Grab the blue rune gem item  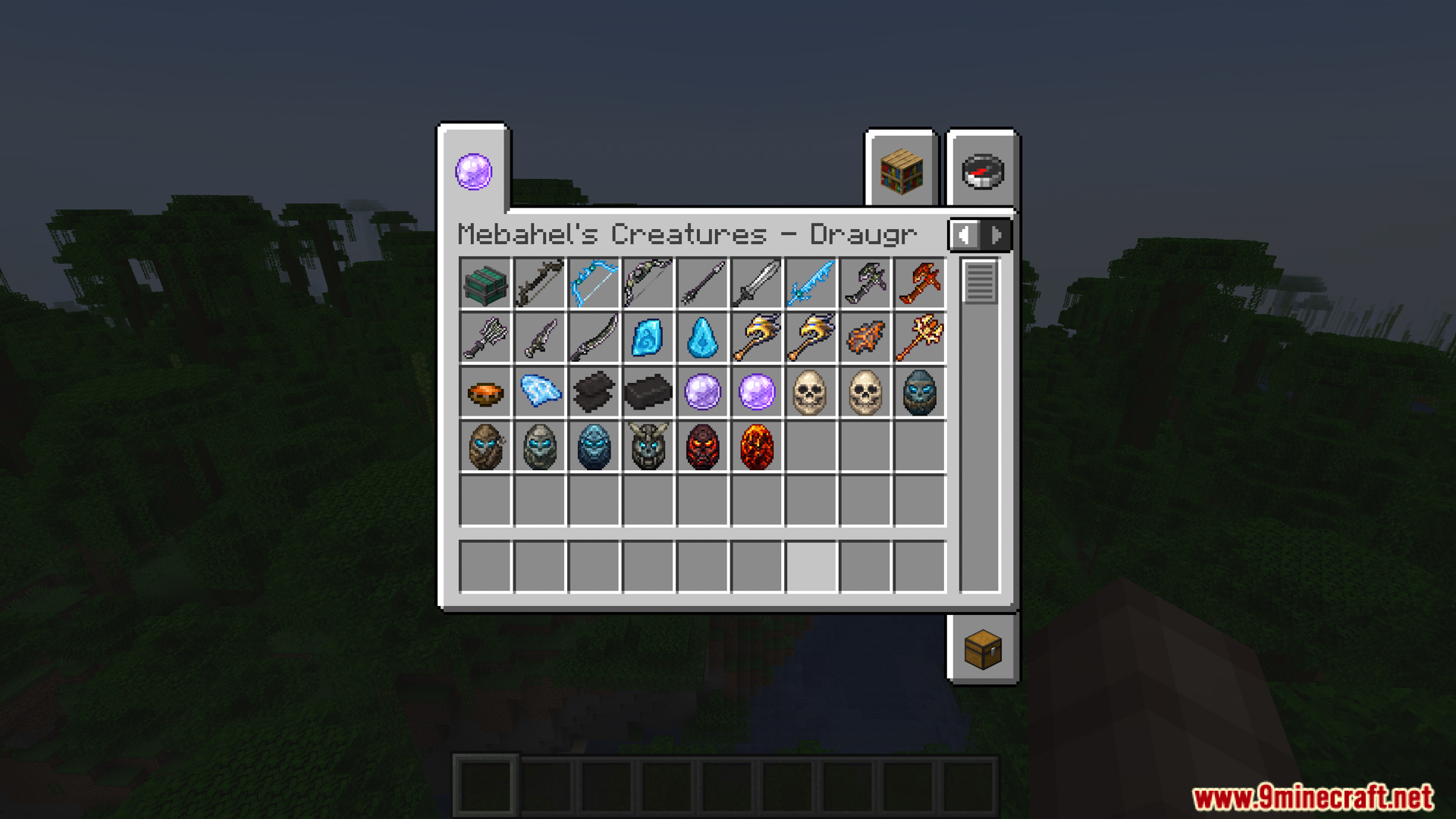tap(648, 338)
